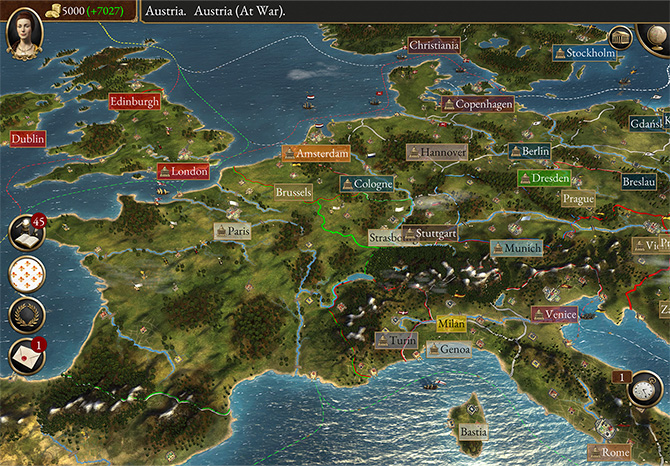Click the fleur-de-lis faction emblem button
Screen dimensions: 670x466
pyautogui.click(x=25, y=273)
